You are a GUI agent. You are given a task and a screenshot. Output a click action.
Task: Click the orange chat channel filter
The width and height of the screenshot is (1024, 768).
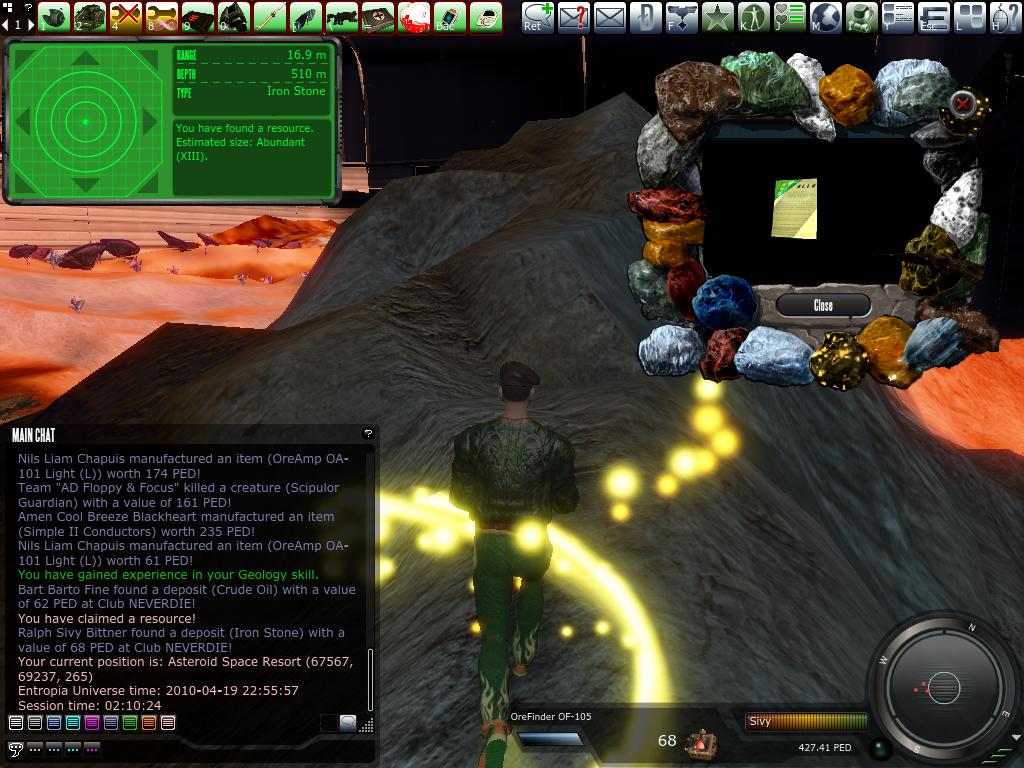[149, 722]
